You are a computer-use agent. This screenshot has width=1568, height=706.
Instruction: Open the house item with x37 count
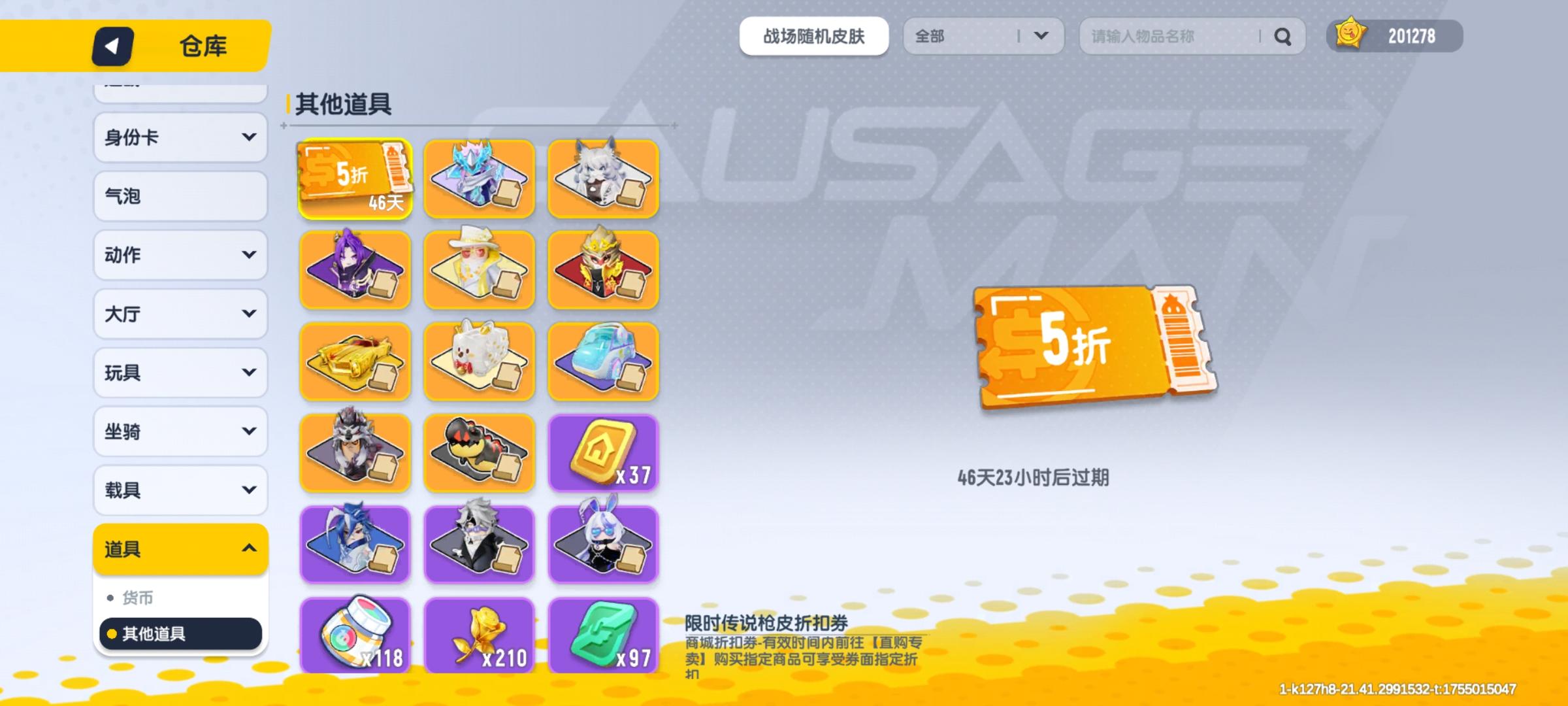click(603, 453)
